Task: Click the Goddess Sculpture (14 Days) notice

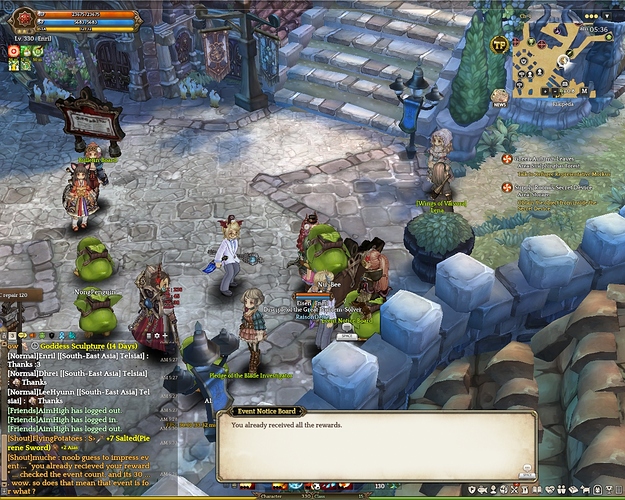Action: click(72, 345)
